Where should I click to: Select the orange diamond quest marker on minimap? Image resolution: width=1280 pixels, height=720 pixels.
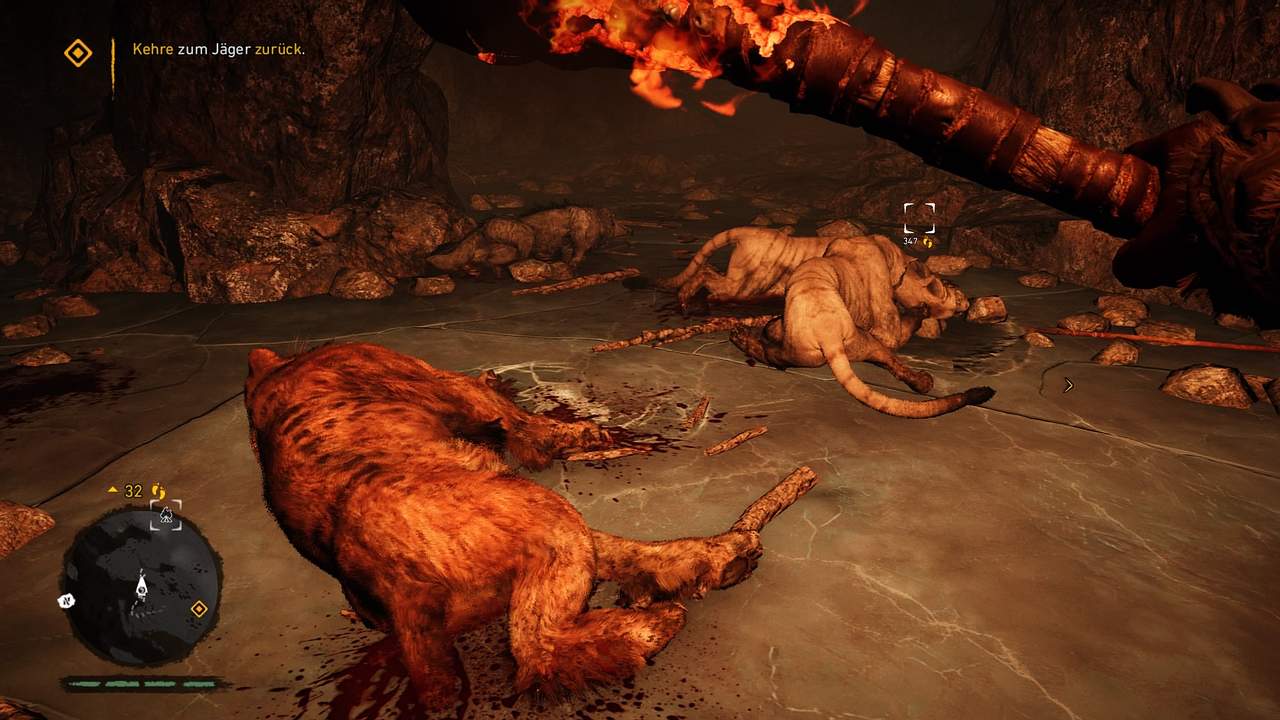click(198, 608)
